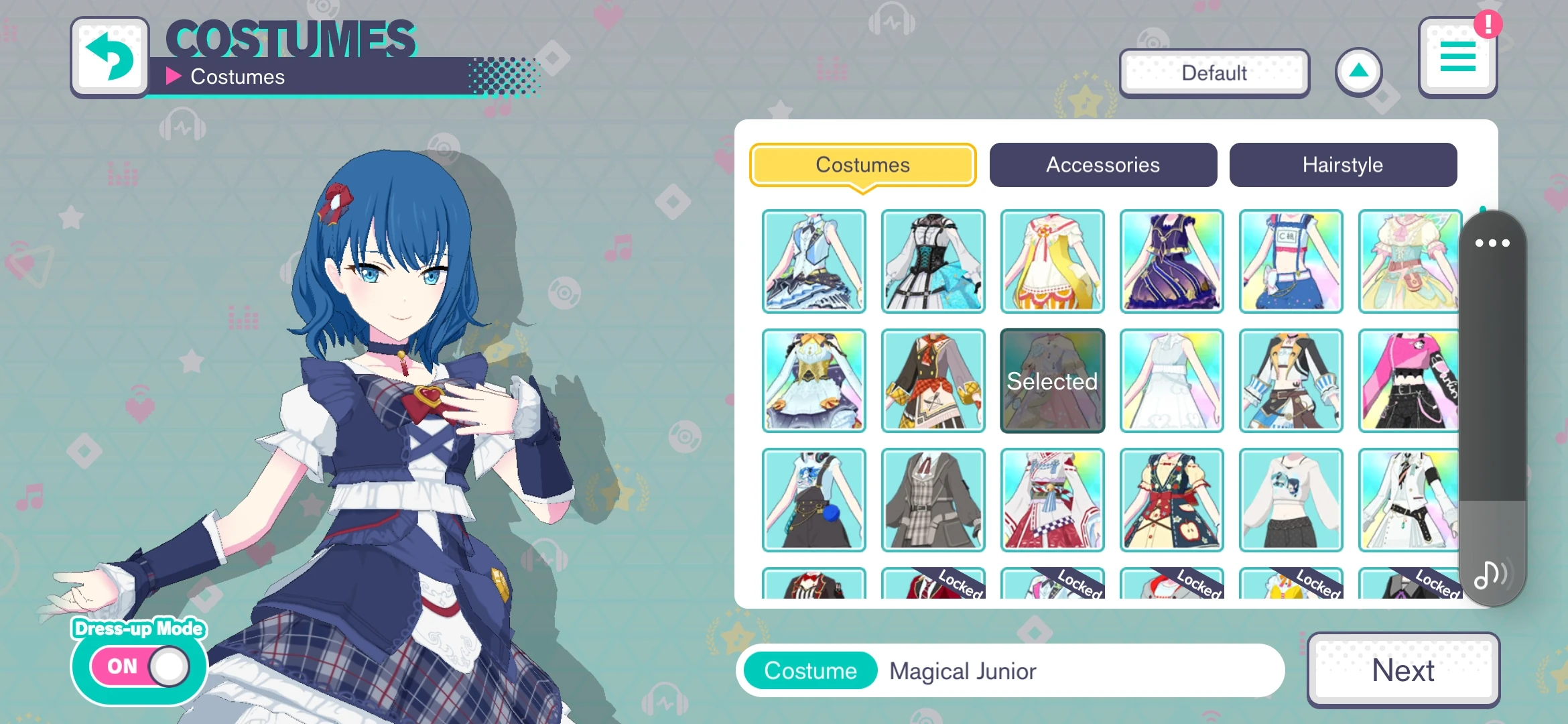The height and width of the screenshot is (724, 1568).
Task: Switch to the Accessories tab
Action: coord(1102,165)
